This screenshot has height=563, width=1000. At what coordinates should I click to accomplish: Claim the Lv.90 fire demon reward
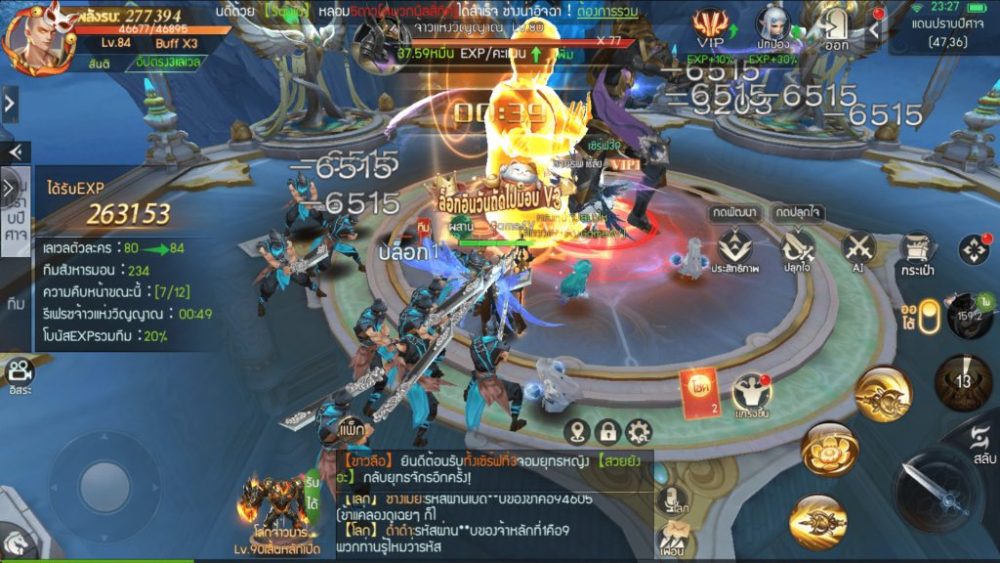point(276,506)
